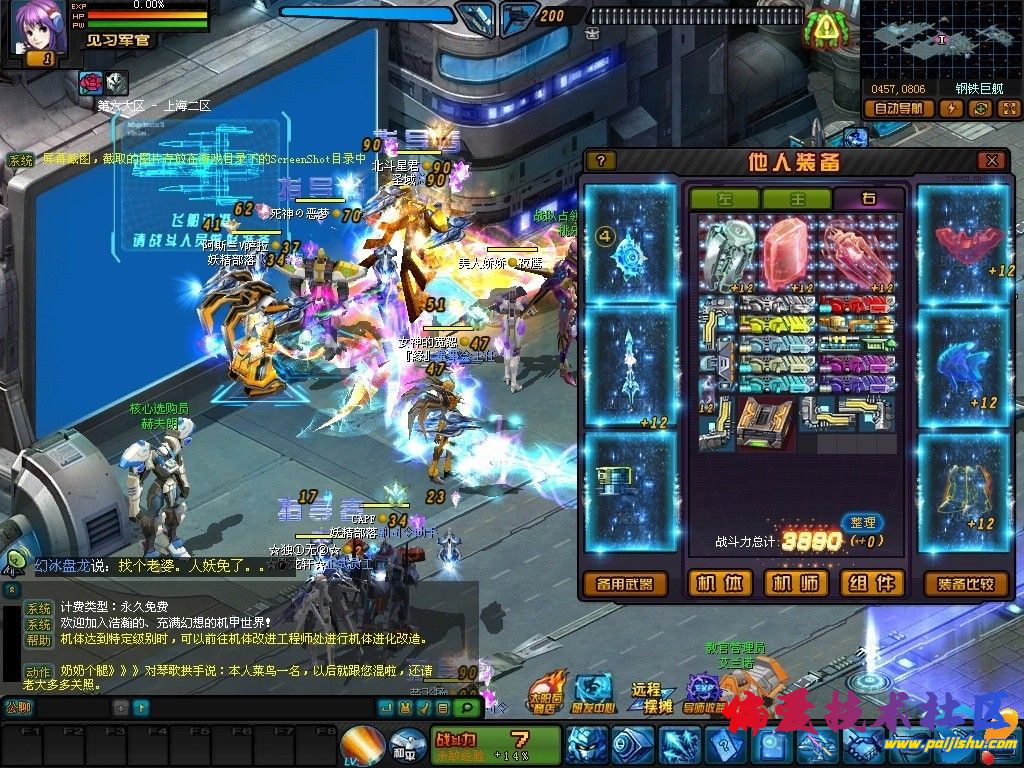Click the green mech warning triangle icon
The width and height of the screenshot is (1024, 768).
click(826, 27)
